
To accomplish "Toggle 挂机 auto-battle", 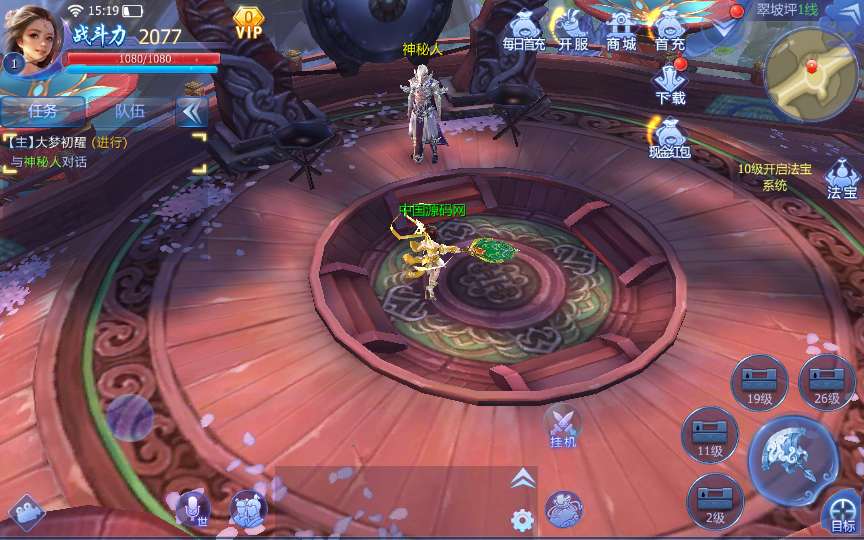I will (x=562, y=426).
